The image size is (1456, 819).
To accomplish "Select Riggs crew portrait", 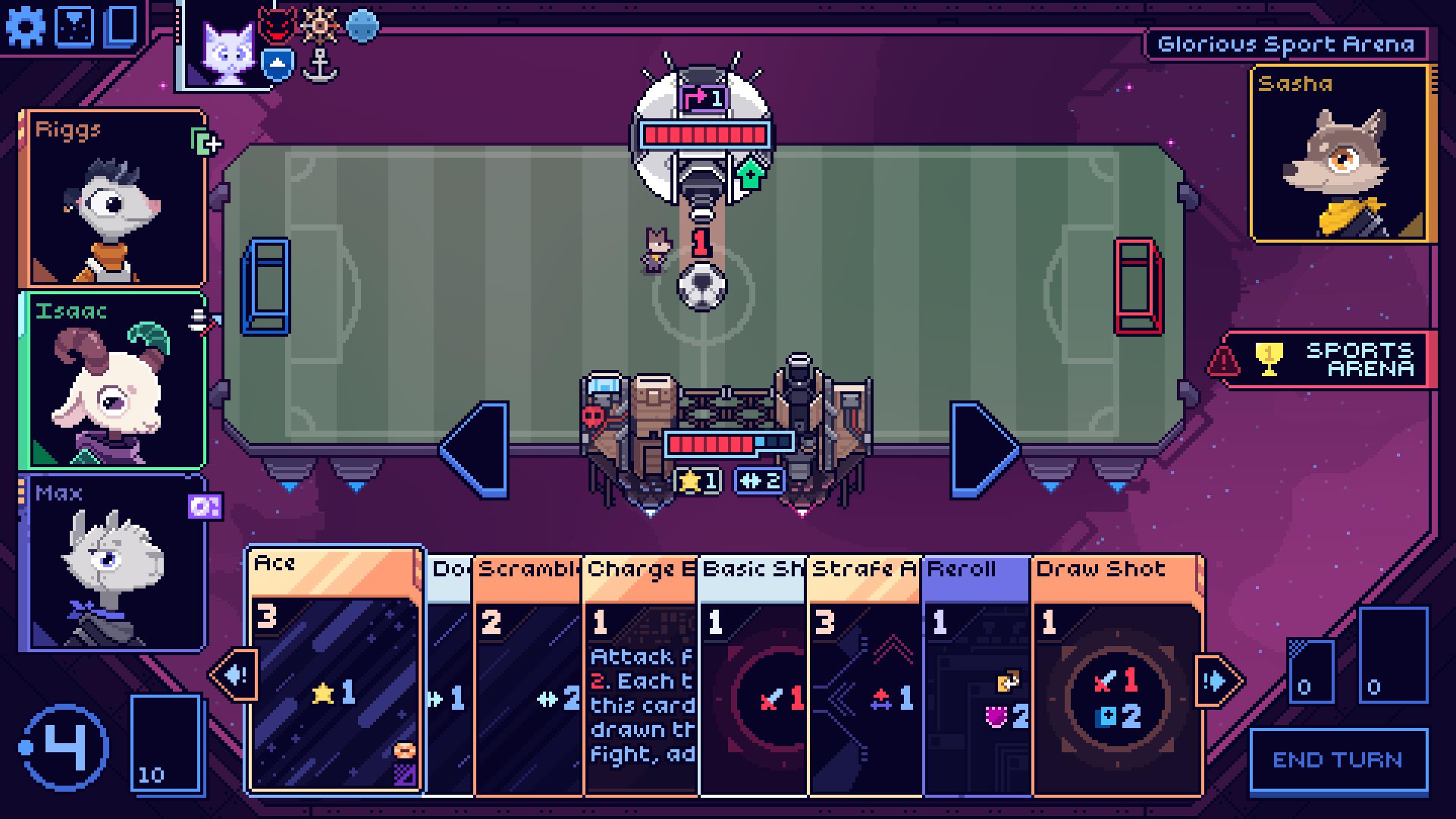I will pyautogui.click(x=114, y=199).
